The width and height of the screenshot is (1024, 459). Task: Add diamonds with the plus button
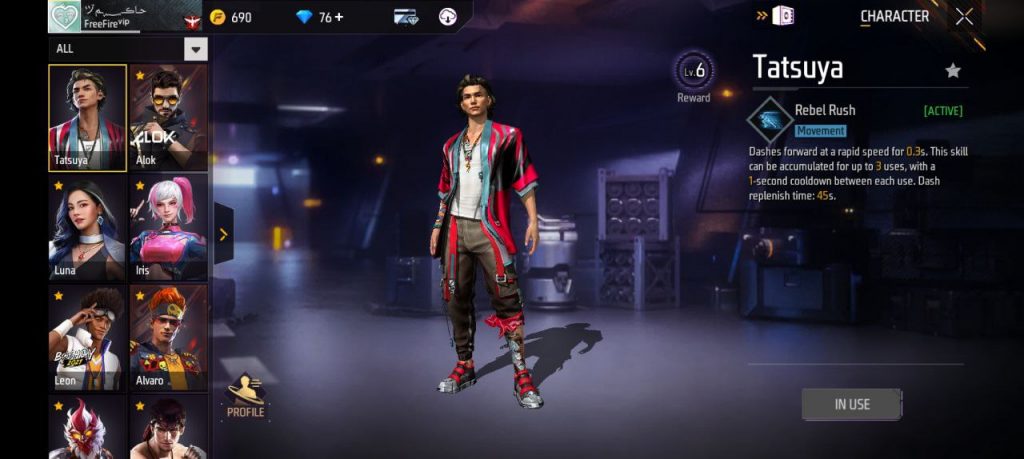pyautogui.click(x=338, y=17)
